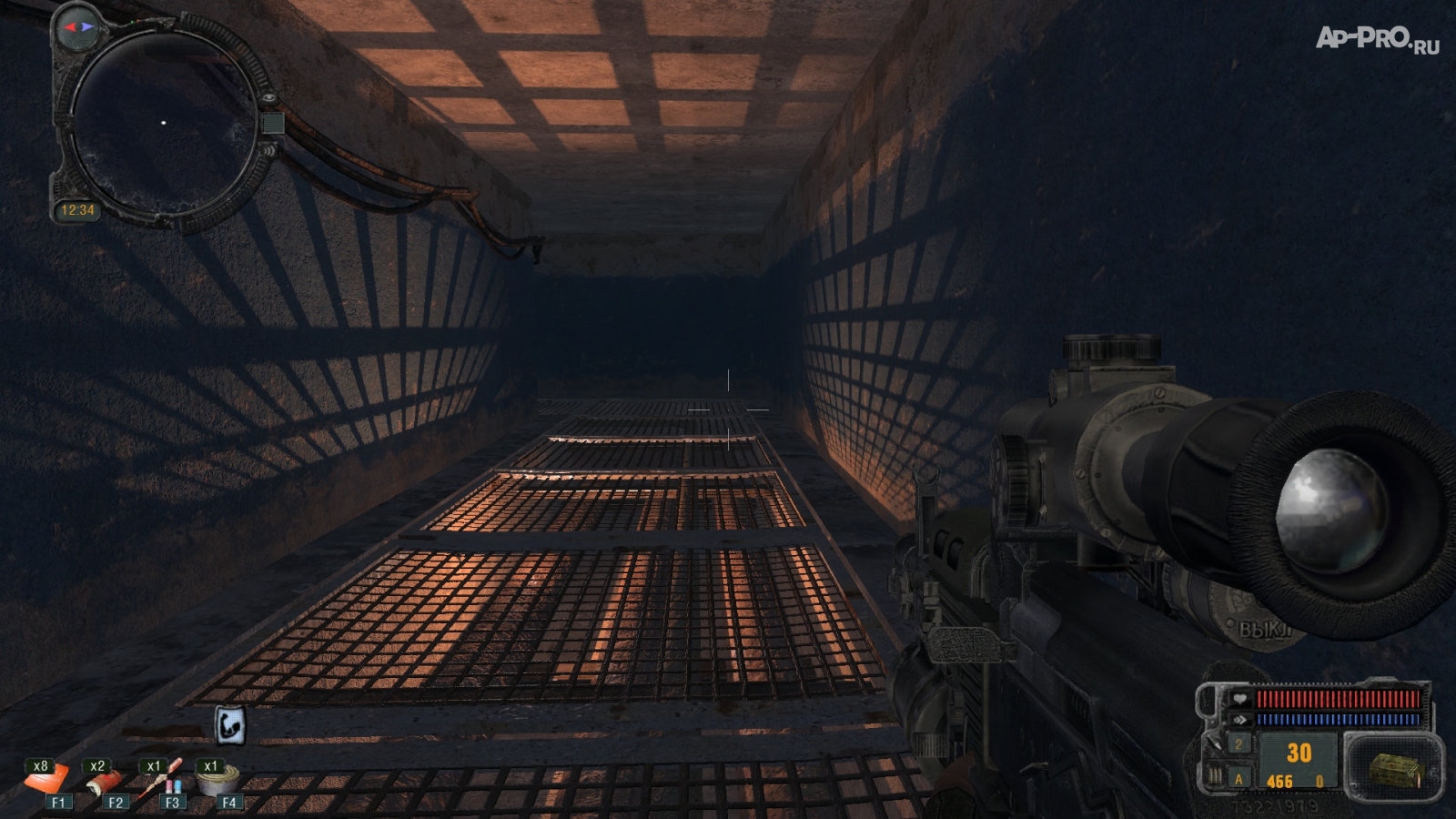
Task: Click the flexed arm status icon
Action: (x=229, y=725)
